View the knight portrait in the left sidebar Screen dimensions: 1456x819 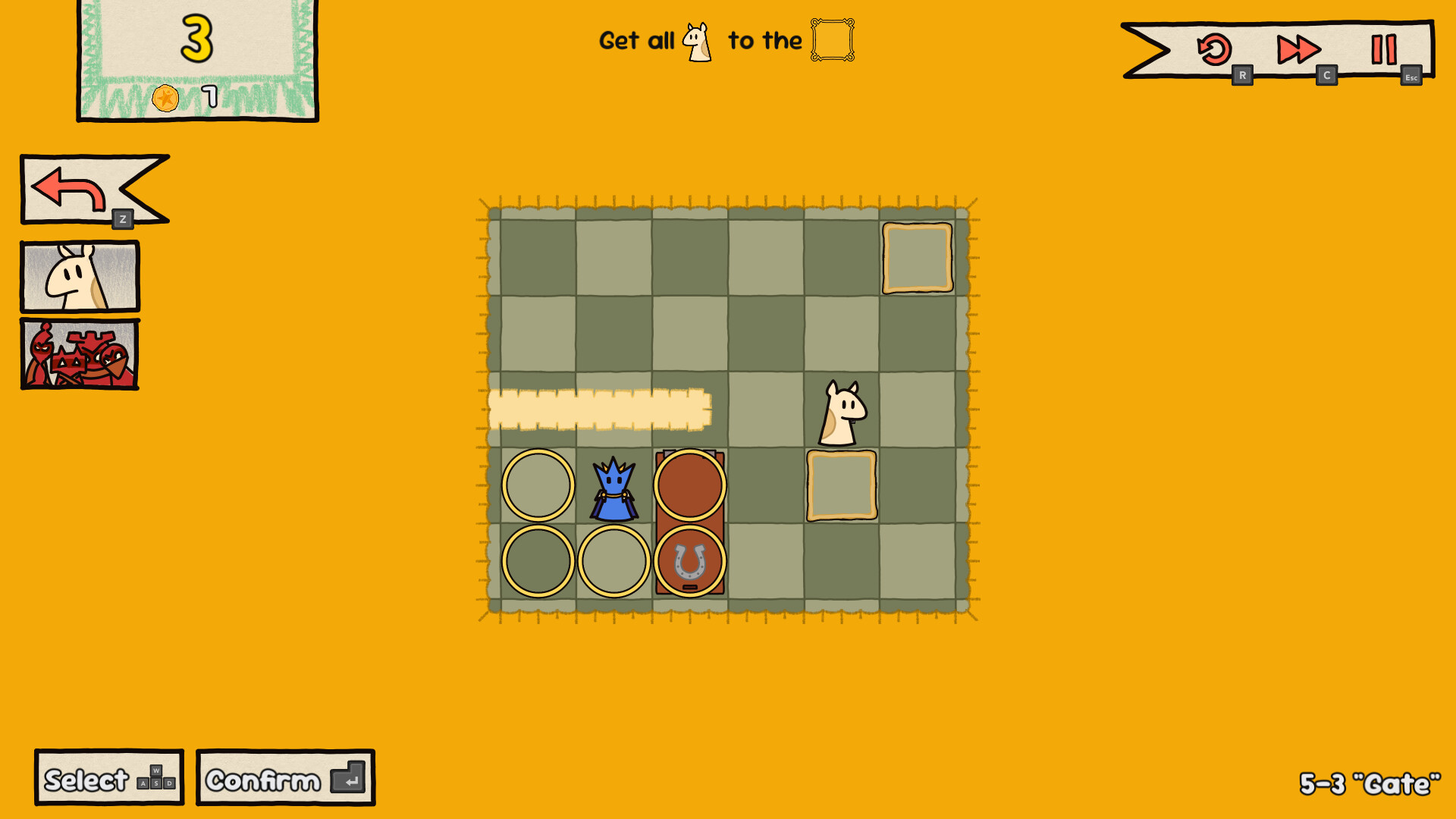click(x=79, y=276)
